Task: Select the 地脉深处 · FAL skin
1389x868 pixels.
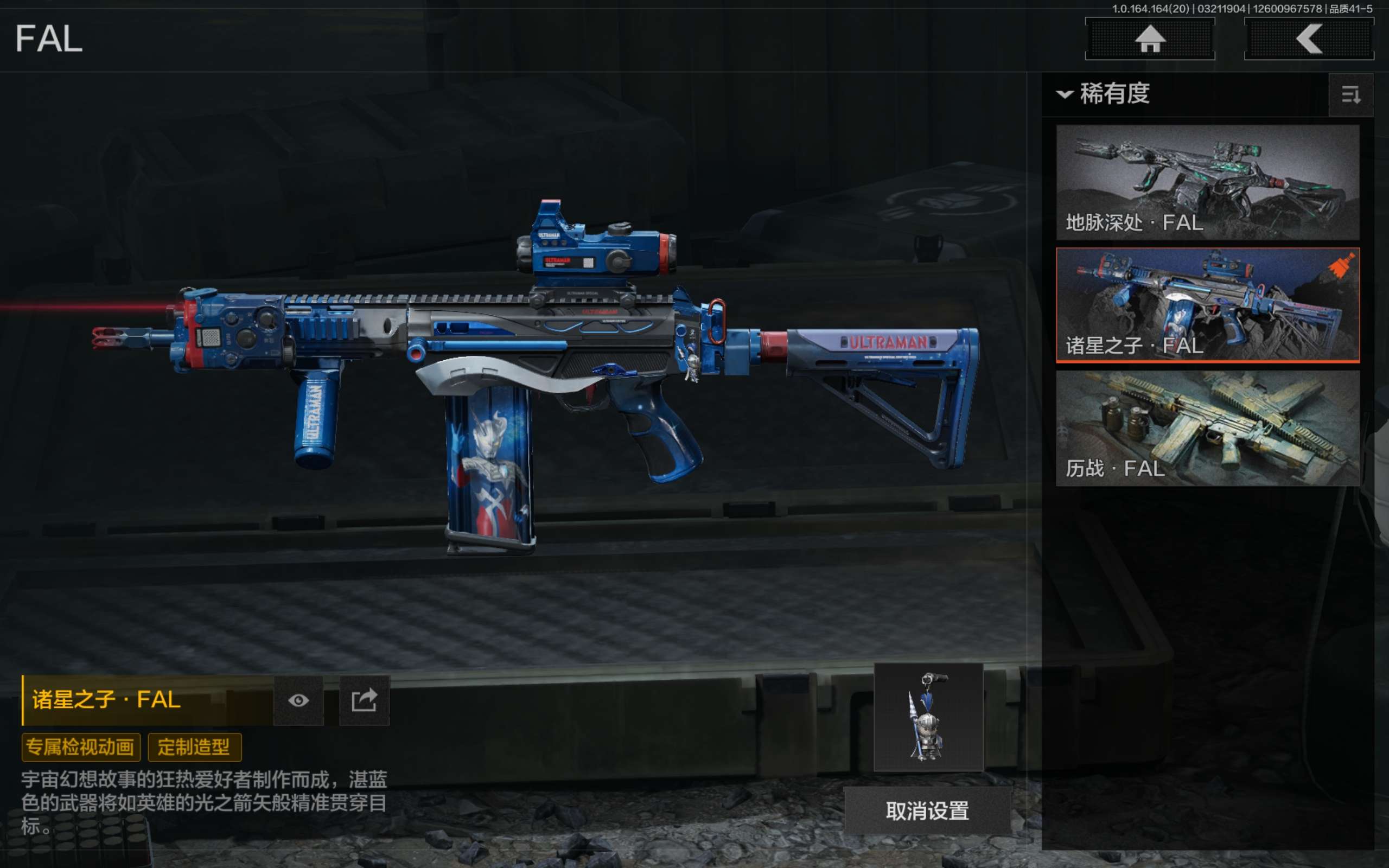Action: pos(1207,182)
